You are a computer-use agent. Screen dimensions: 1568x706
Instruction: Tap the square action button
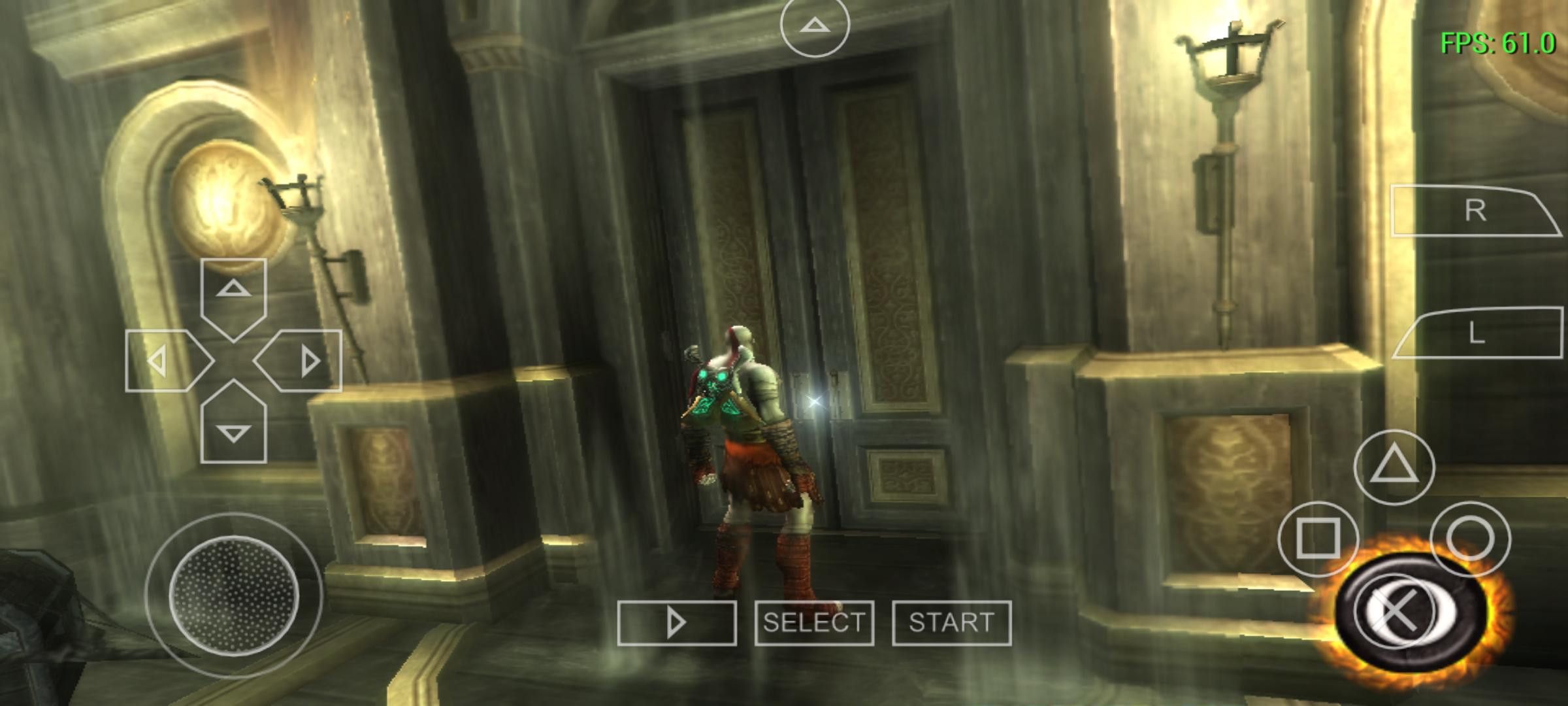click(1318, 539)
